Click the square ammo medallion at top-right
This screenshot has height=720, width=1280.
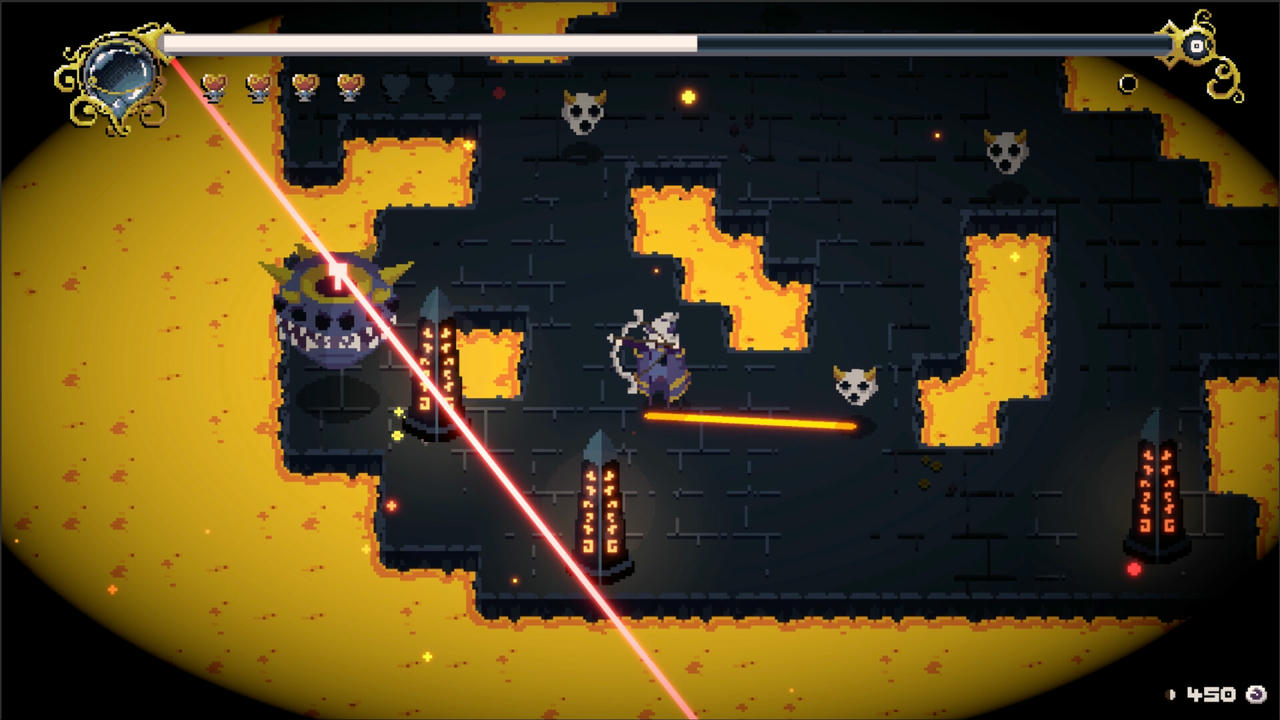click(1196, 45)
